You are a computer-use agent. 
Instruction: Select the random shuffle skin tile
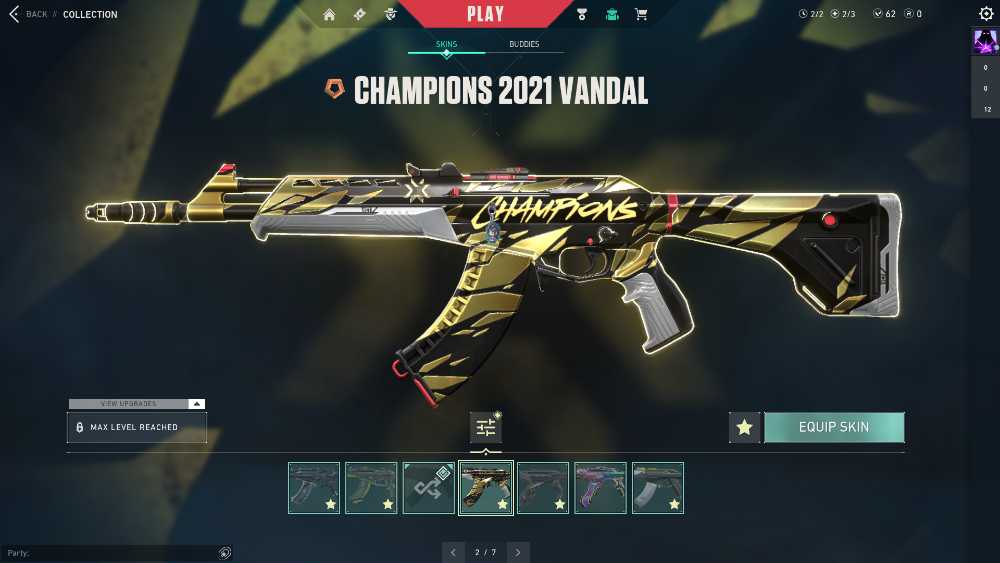pyautogui.click(x=429, y=488)
